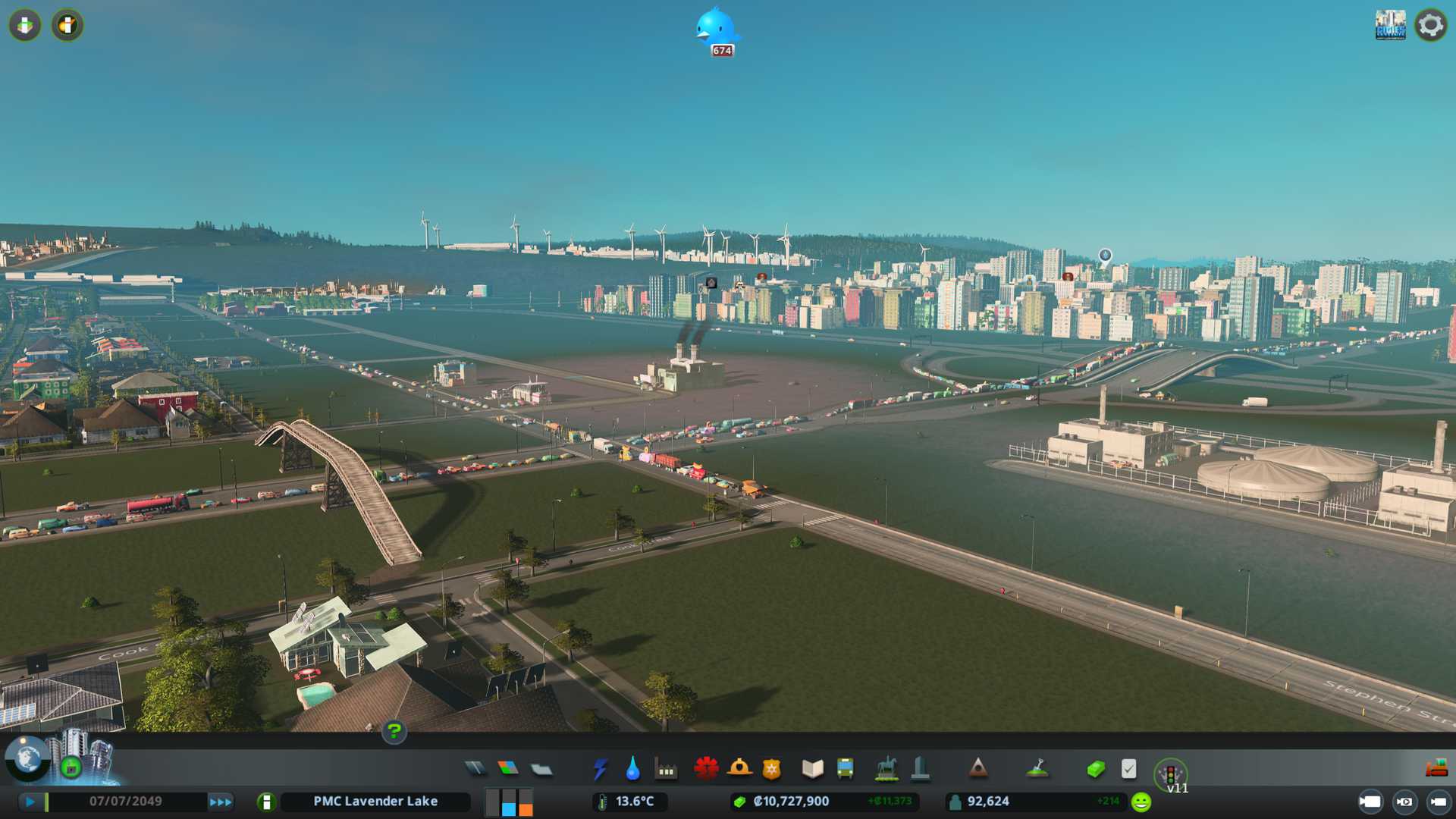1456x819 pixels.
Task: Open the Roads build menu
Action: point(475,769)
